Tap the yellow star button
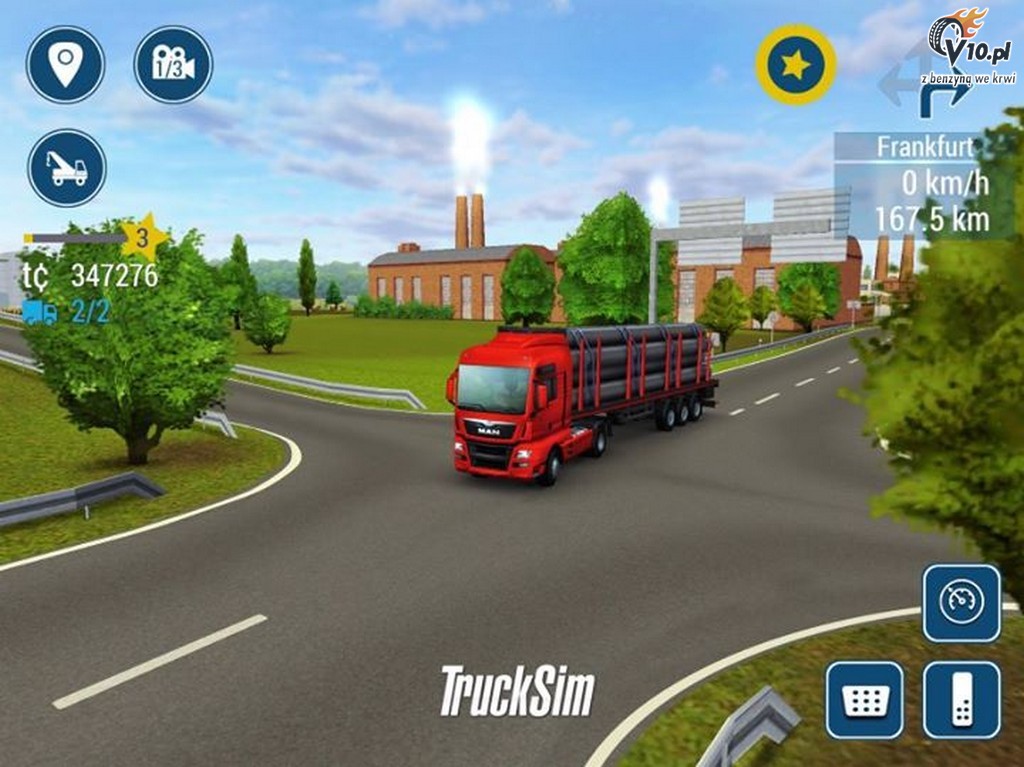1024x767 pixels. [x=796, y=65]
